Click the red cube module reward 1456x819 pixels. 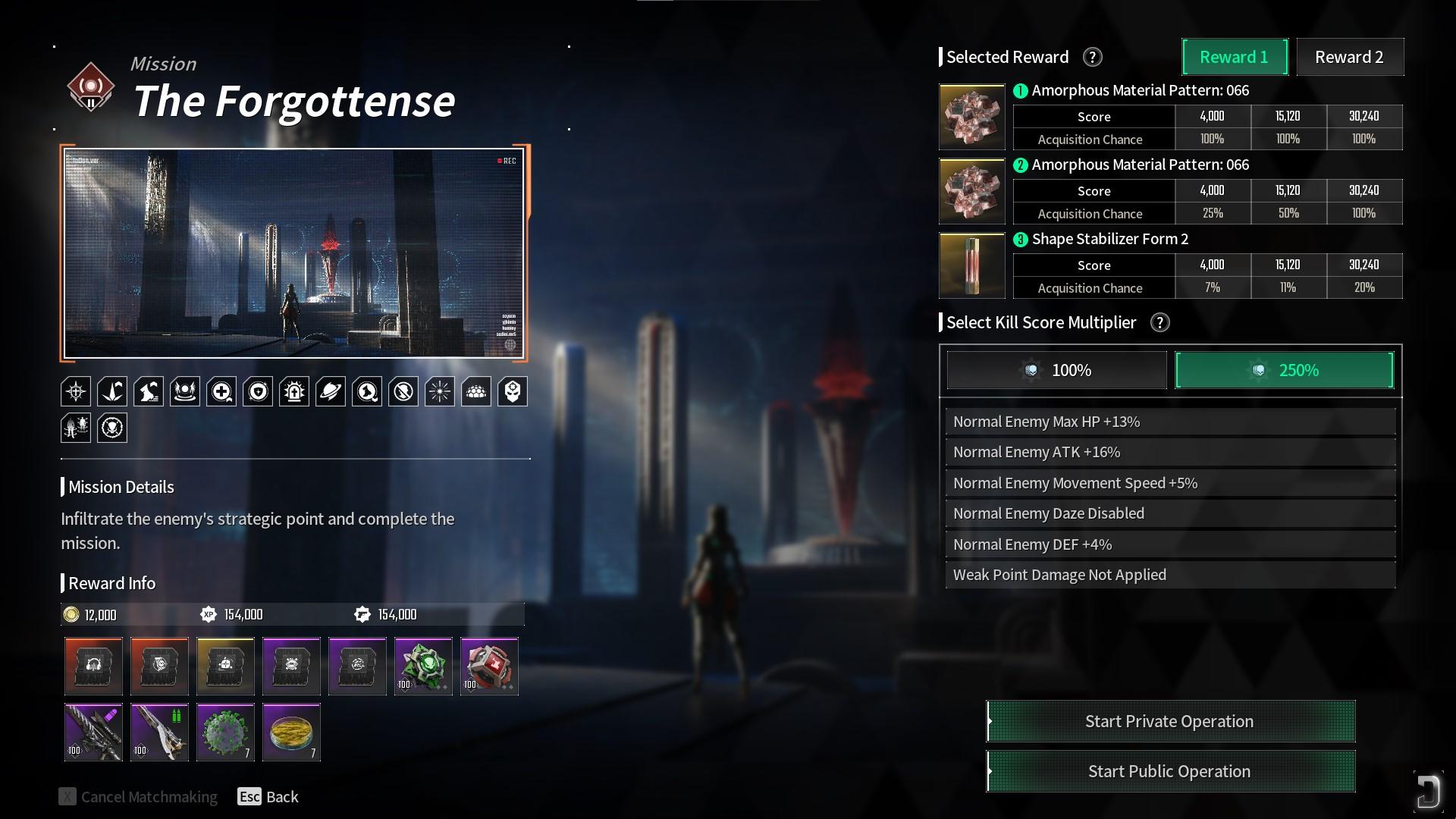[489, 666]
